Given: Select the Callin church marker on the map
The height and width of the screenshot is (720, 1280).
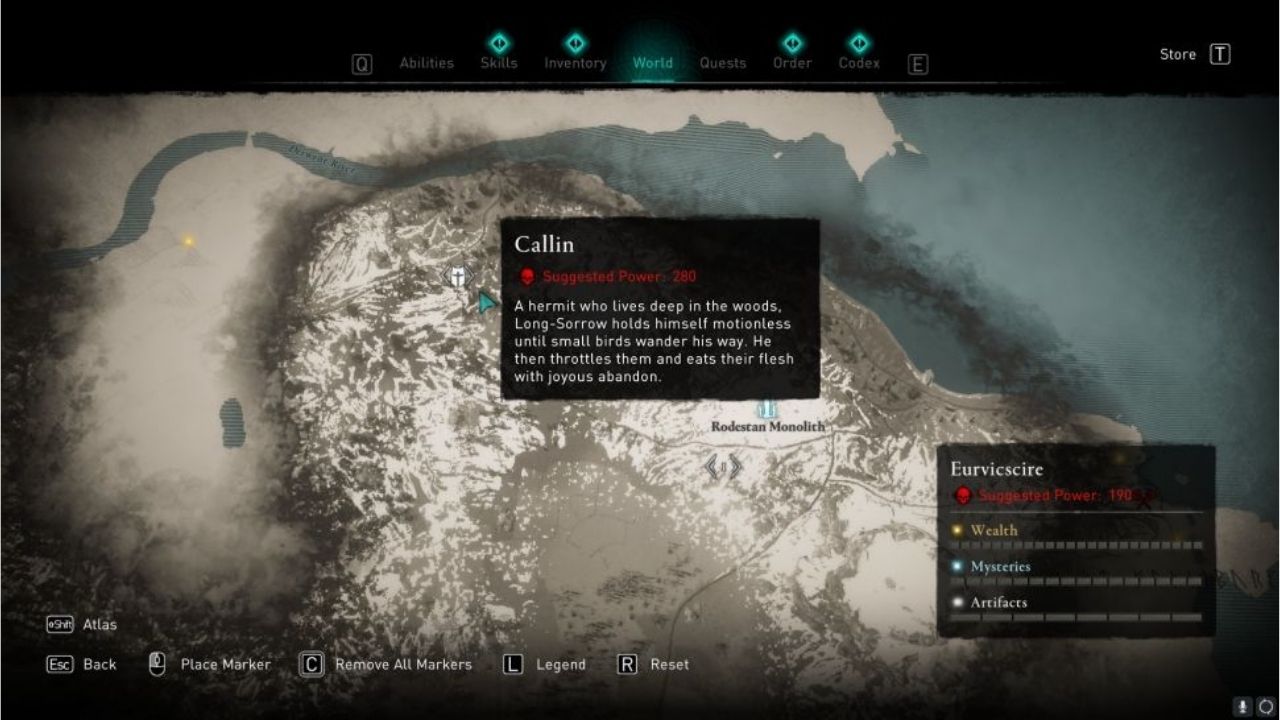Looking at the screenshot, I should pyautogui.click(x=457, y=277).
